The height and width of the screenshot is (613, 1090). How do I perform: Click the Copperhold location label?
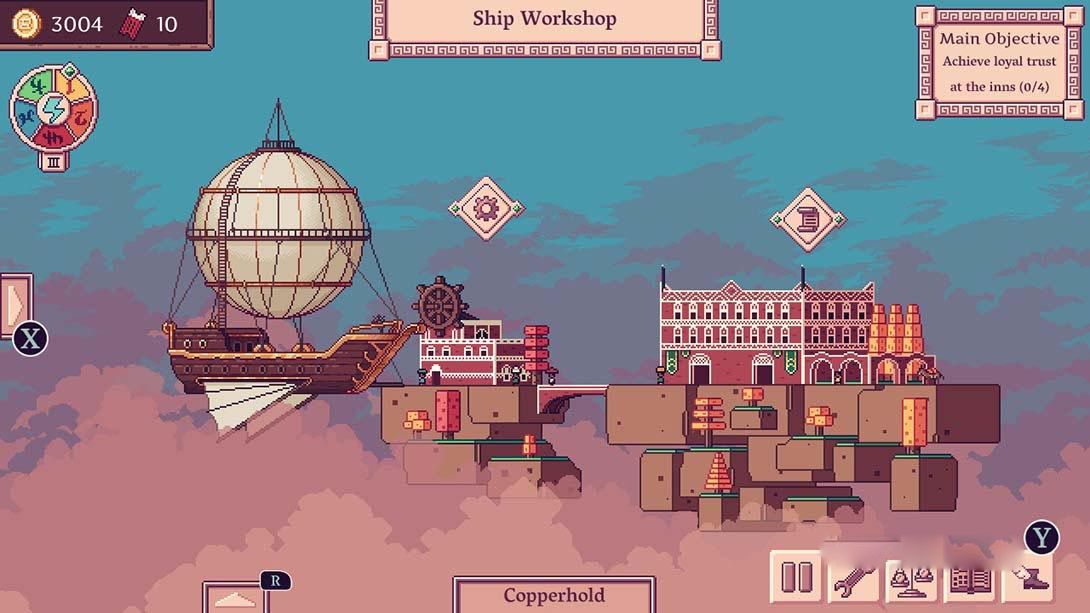pos(554,596)
